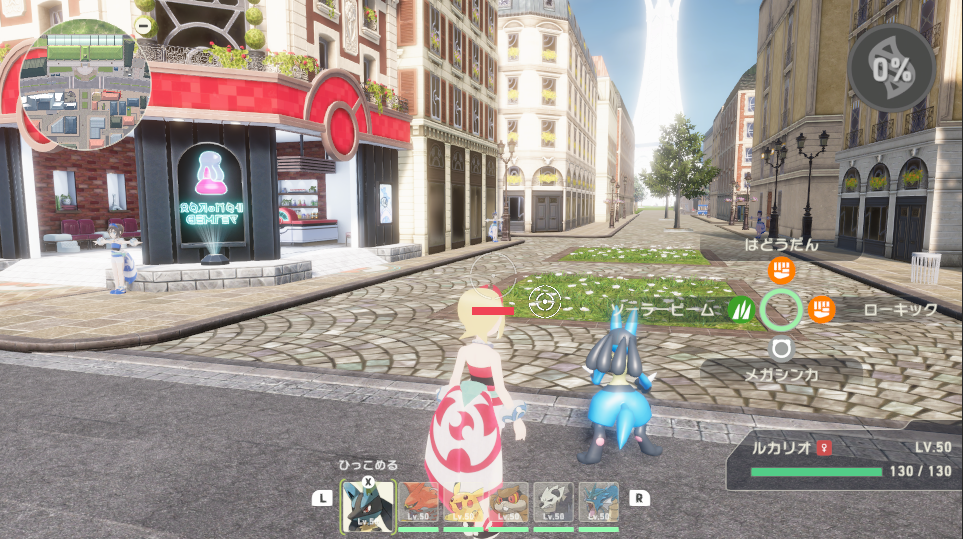The width and height of the screenshot is (963, 539).
Task: Activate the ローキック move icon
Action: tap(821, 310)
